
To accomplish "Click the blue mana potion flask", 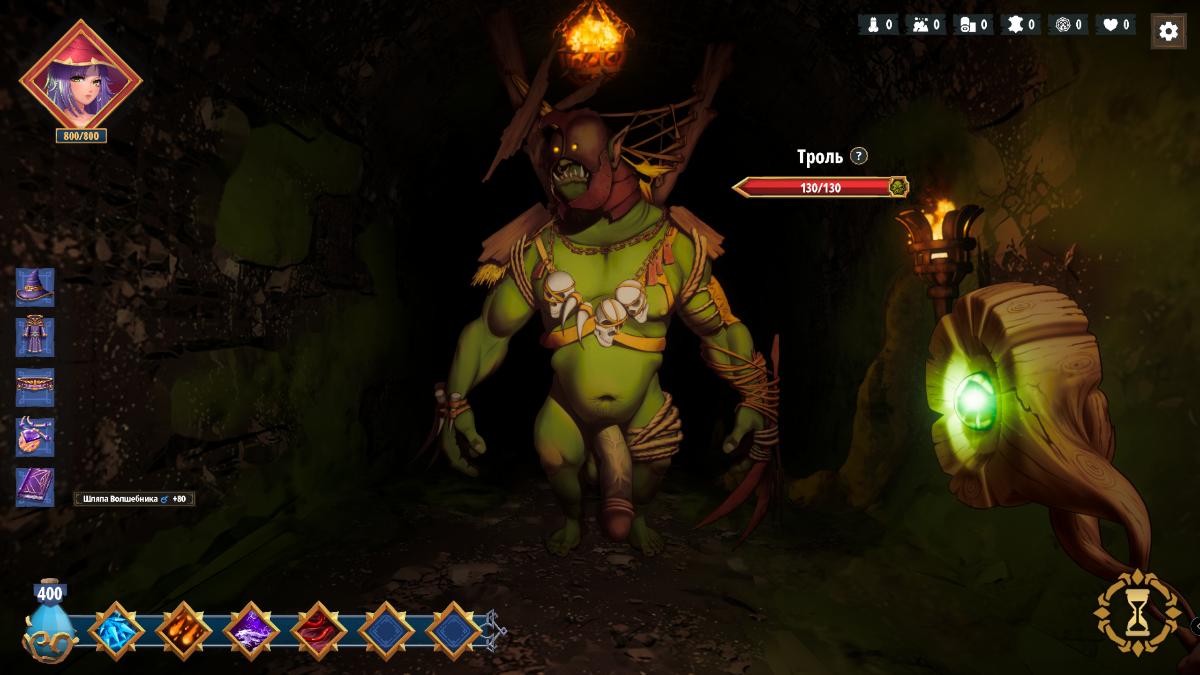I will pos(50,625).
